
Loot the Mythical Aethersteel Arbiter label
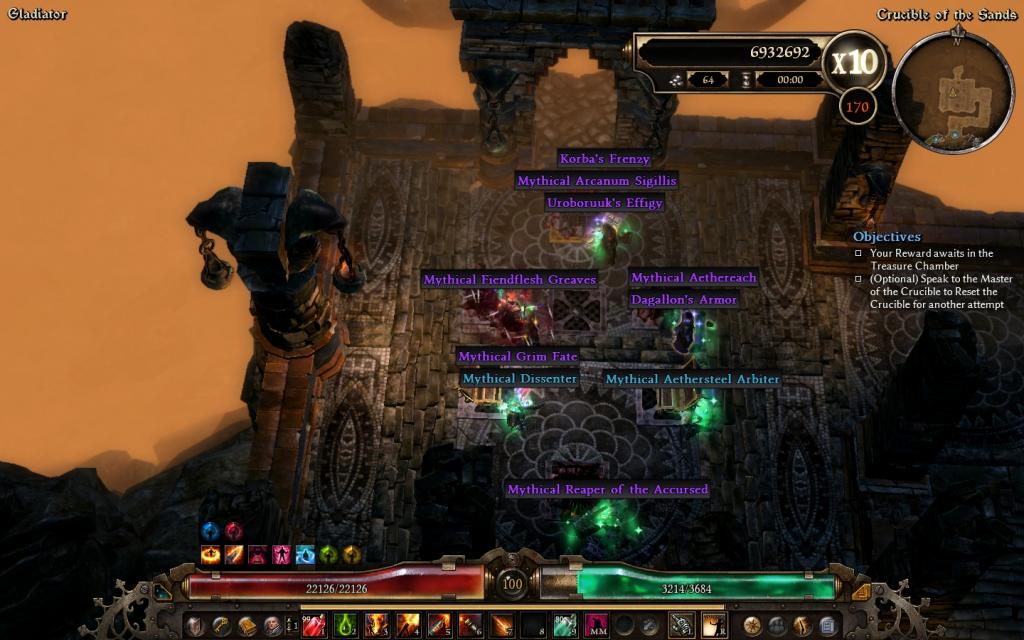click(692, 380)
